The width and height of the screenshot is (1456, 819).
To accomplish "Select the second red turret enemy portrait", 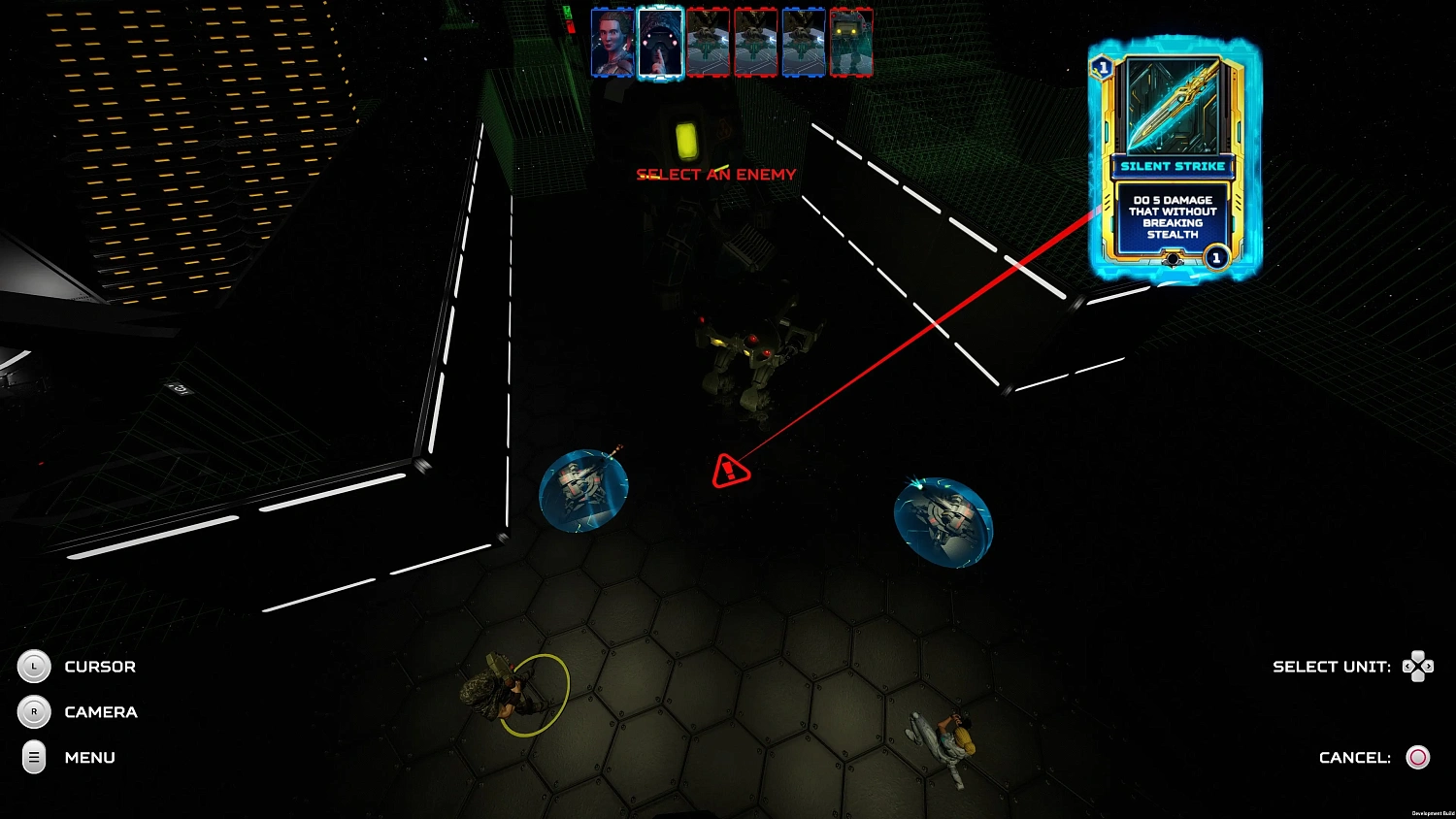I will click(756, 41).
